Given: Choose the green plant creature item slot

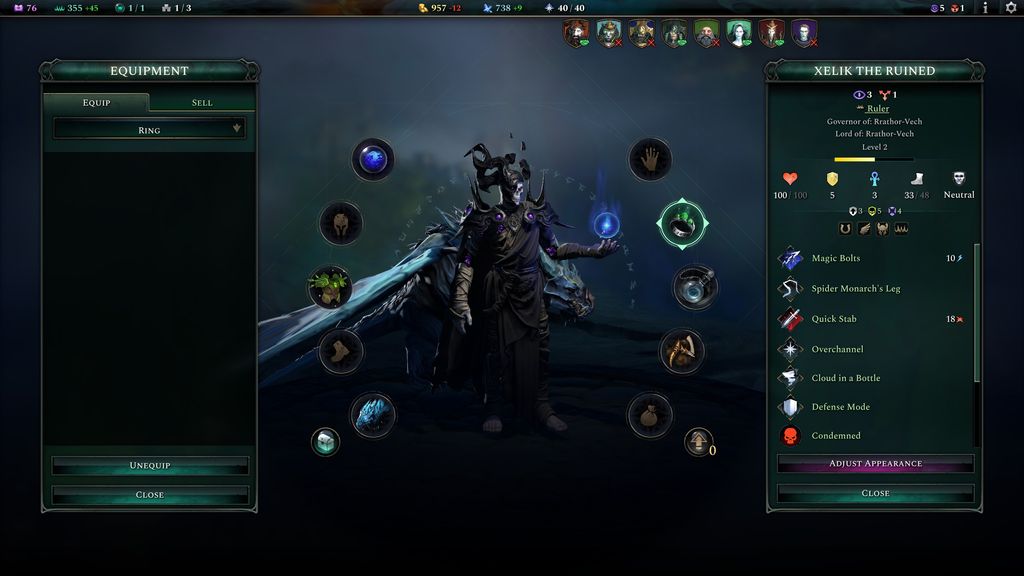Looking at the screenshot, I should pos(329,287).
